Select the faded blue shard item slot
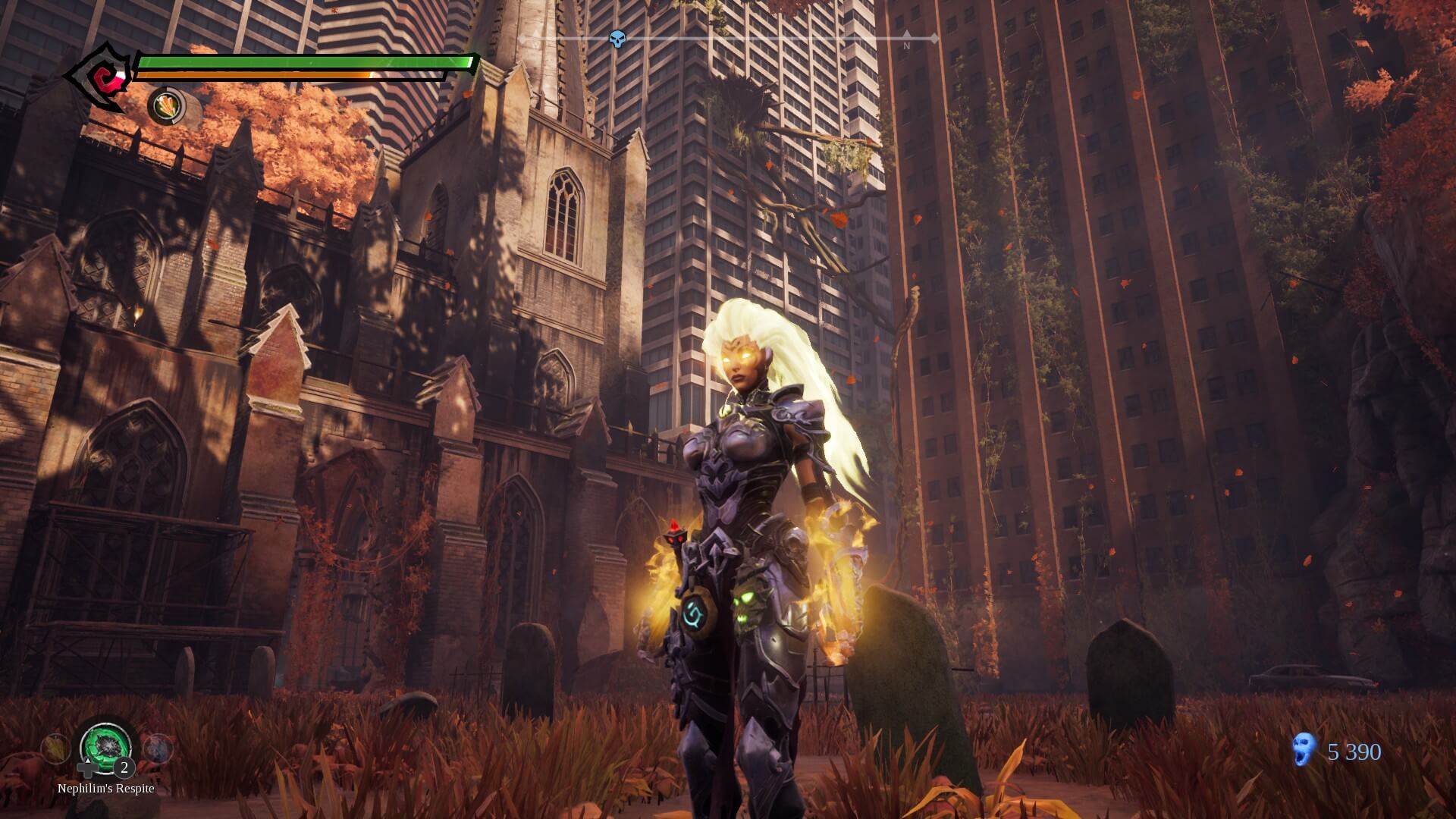1456x819 pixels. [x=157, y=748]
